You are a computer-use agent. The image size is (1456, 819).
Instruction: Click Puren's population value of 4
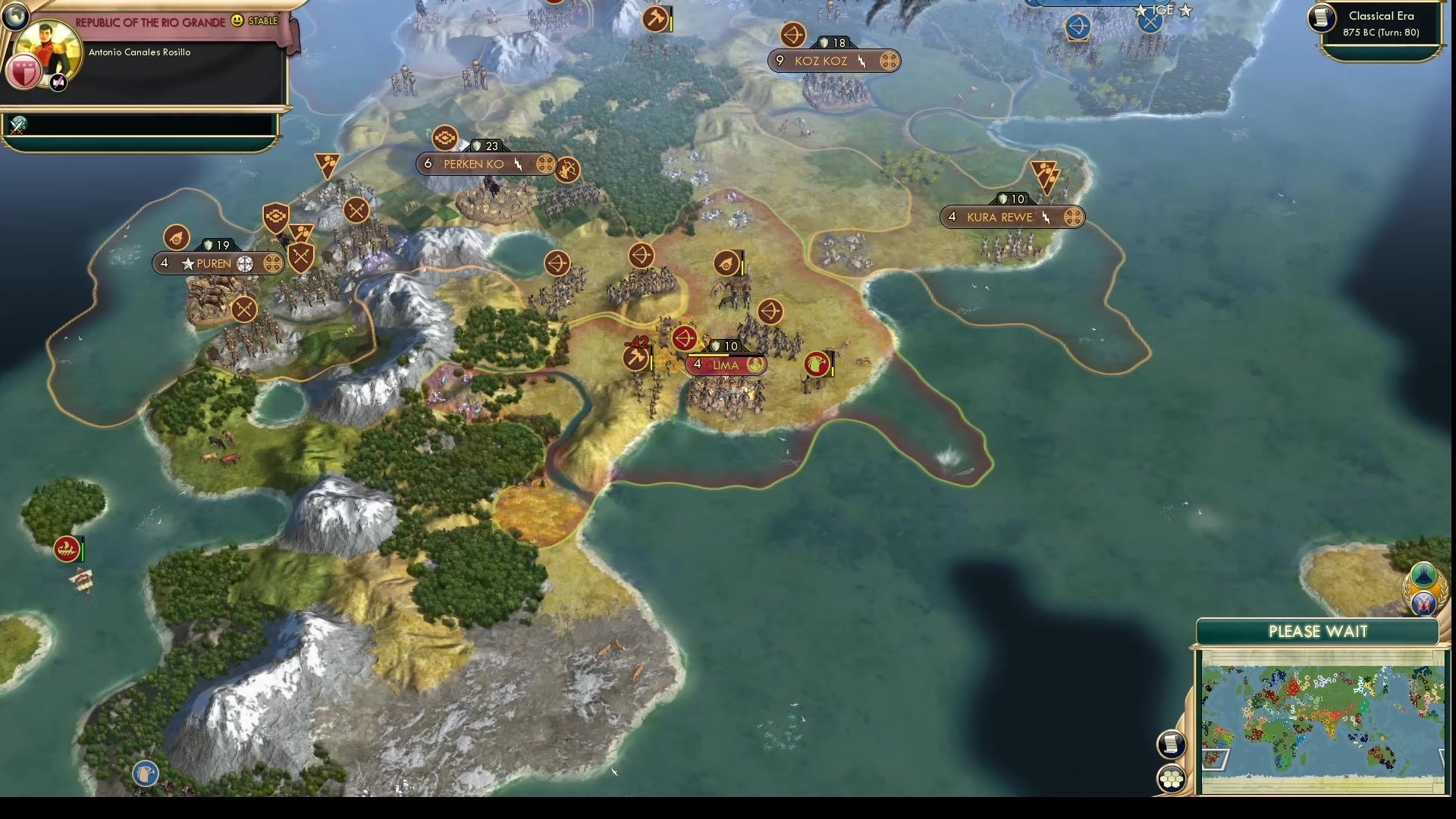point(164,263)
